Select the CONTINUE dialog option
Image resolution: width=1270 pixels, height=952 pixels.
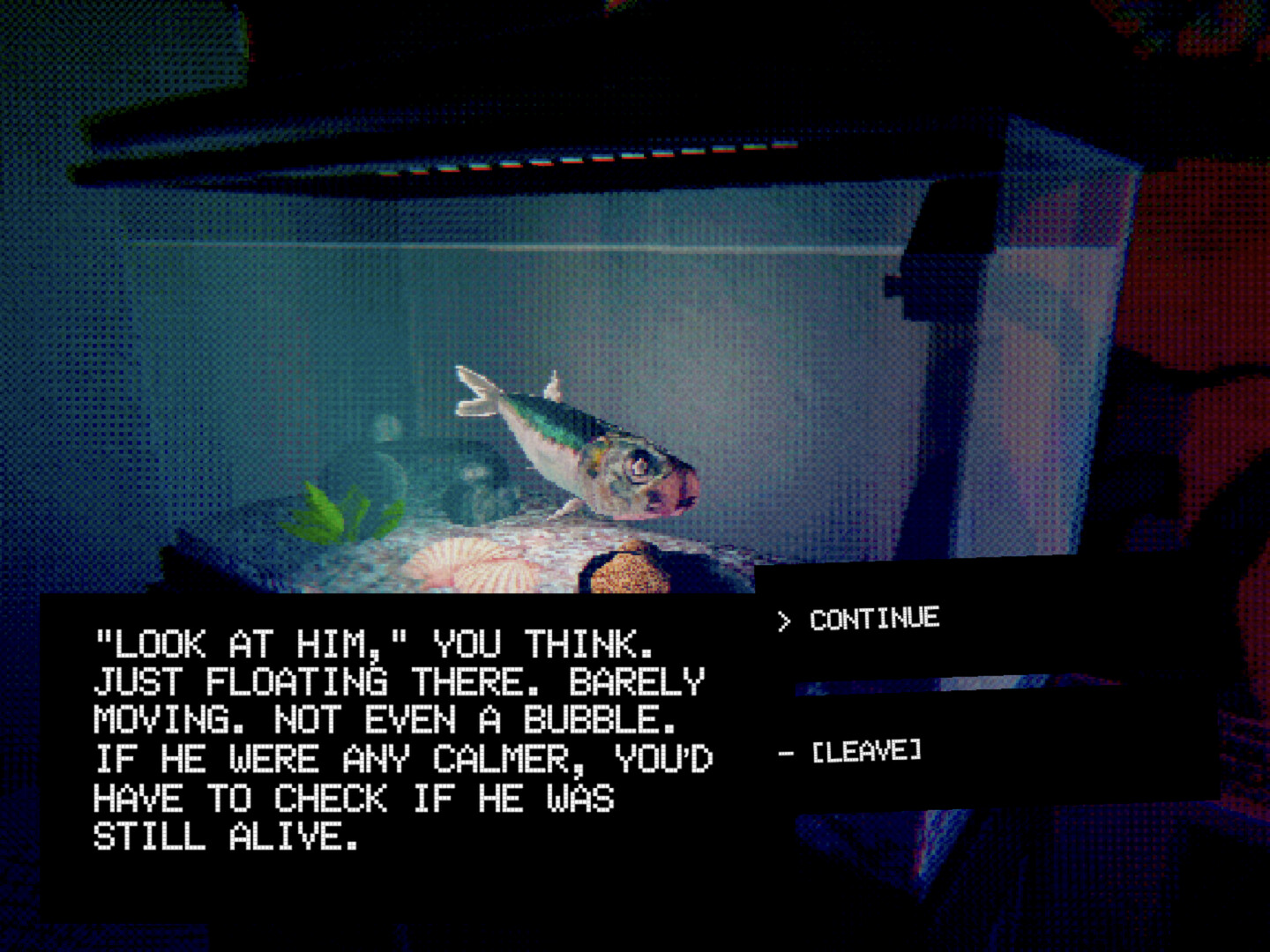(873, 619)
